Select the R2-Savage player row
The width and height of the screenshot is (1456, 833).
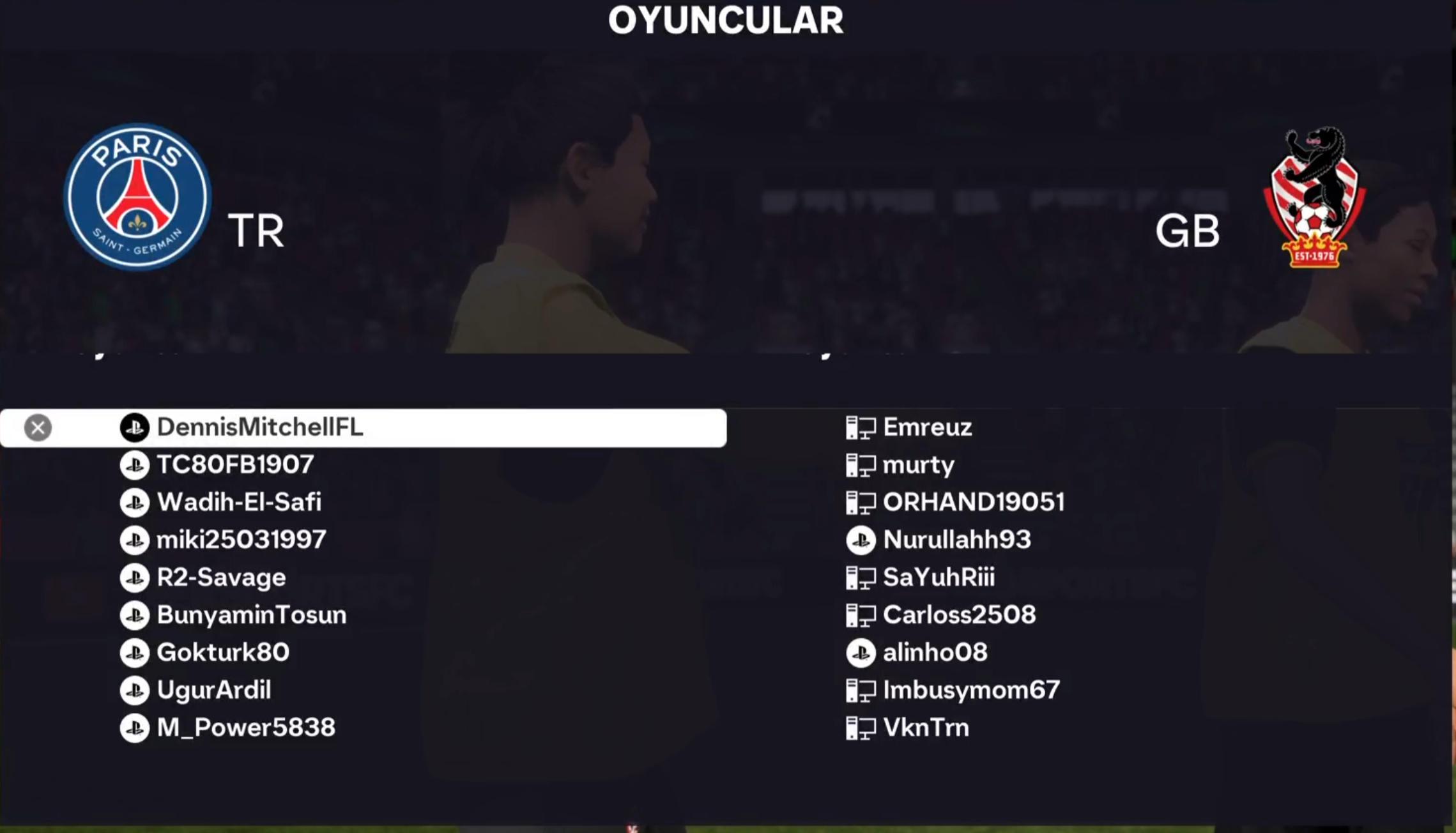click(x=221, y=578)
